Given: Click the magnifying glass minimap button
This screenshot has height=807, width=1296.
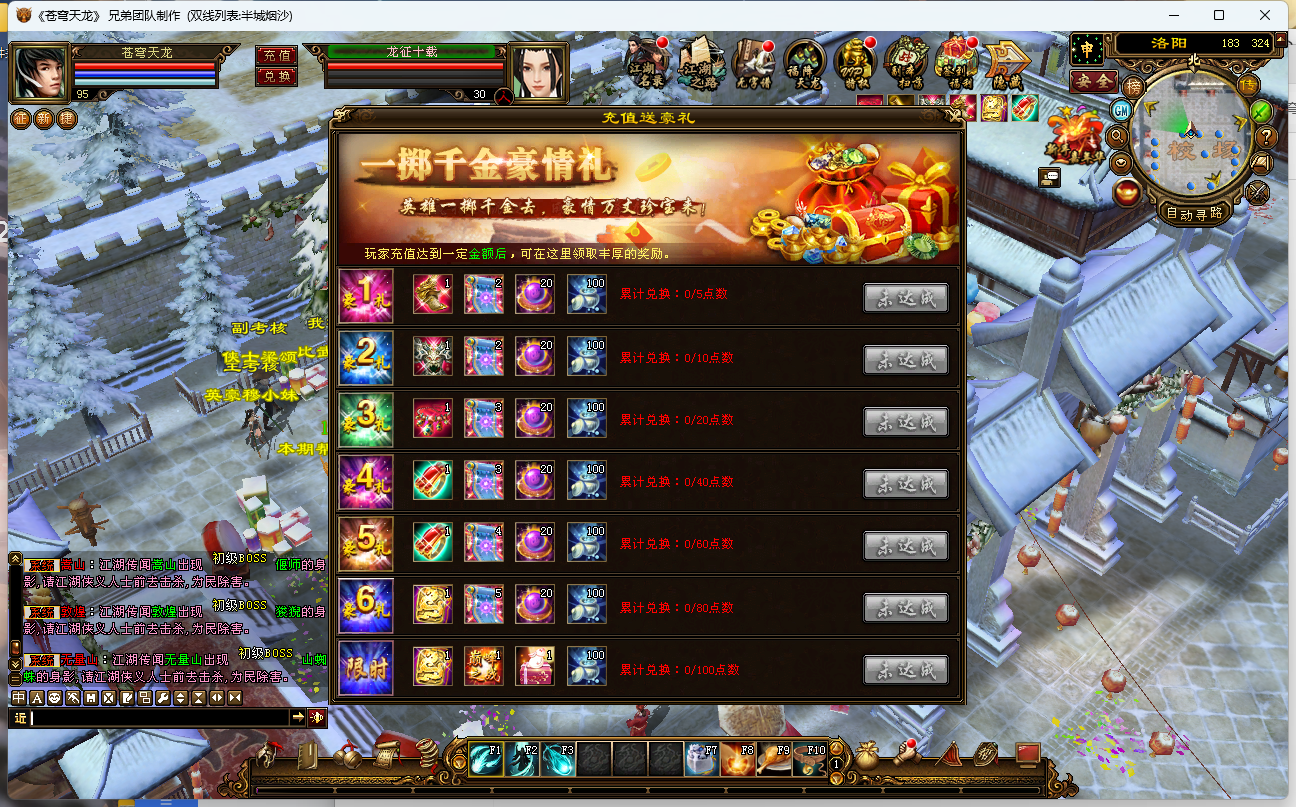Looking at the screenshot, I should pyautogui.click(x=1119, y=135).
